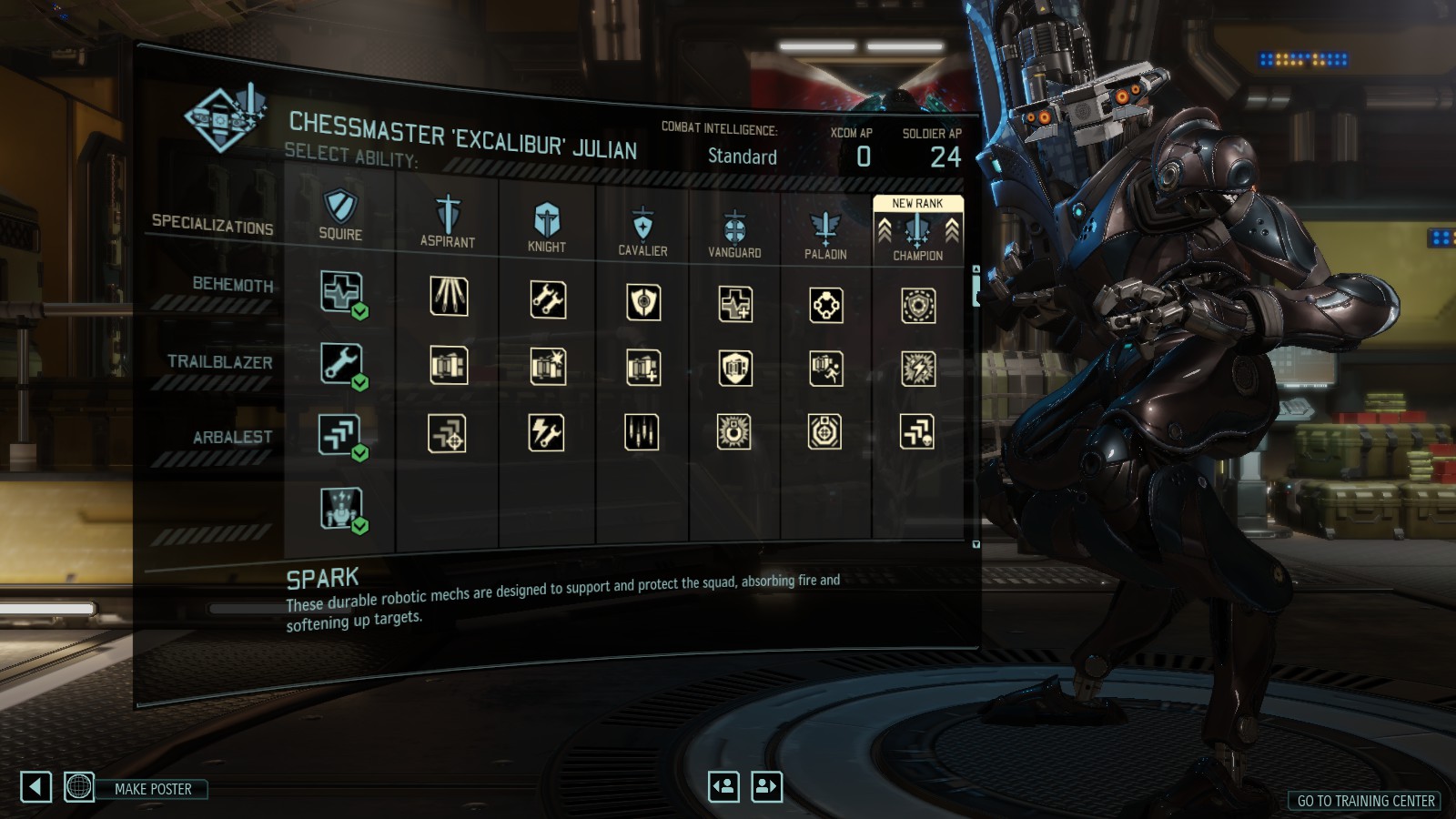Select the Trailblazer Champion lightning-burst ability
1456x819 pixels.
pyautogui.click(x=917, y=369)
